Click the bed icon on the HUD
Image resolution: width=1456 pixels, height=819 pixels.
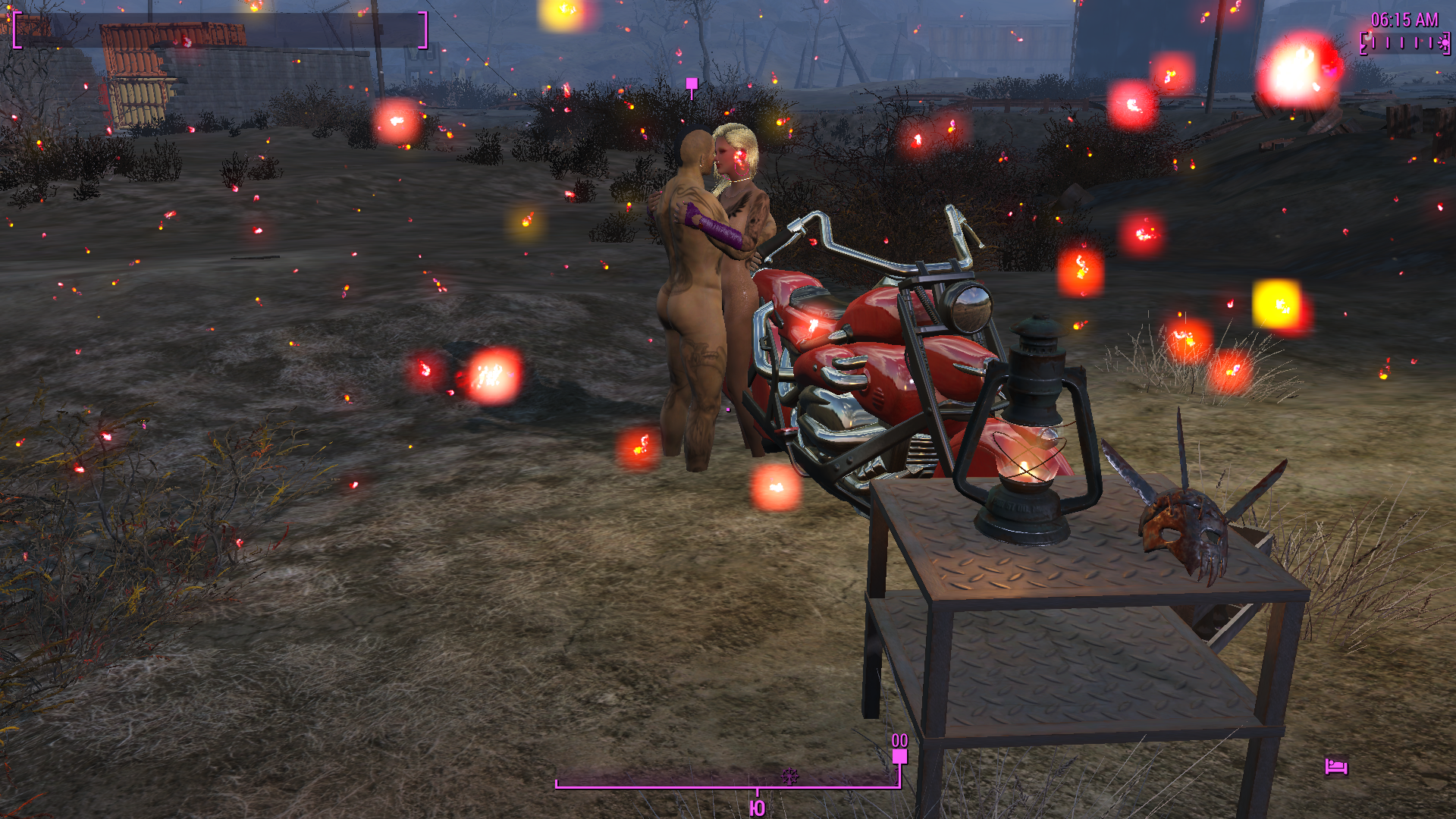1335,767
